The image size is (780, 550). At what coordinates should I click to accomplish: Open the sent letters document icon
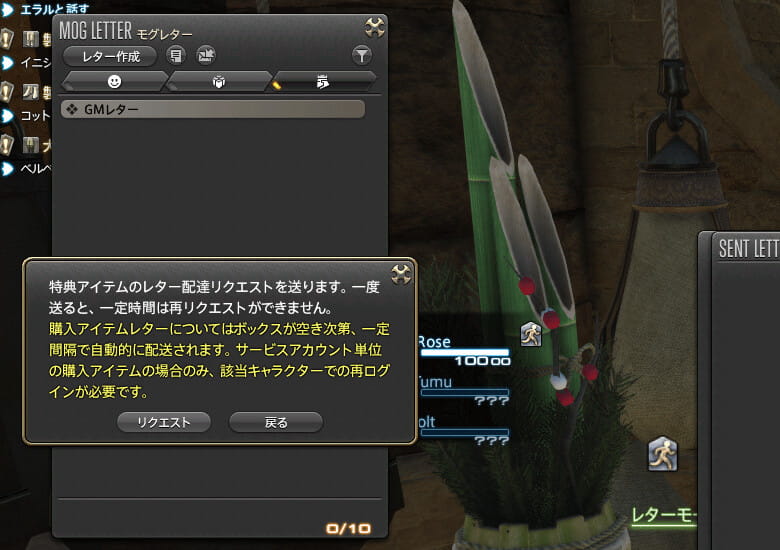pyautogui.click(x=176, y=56)
